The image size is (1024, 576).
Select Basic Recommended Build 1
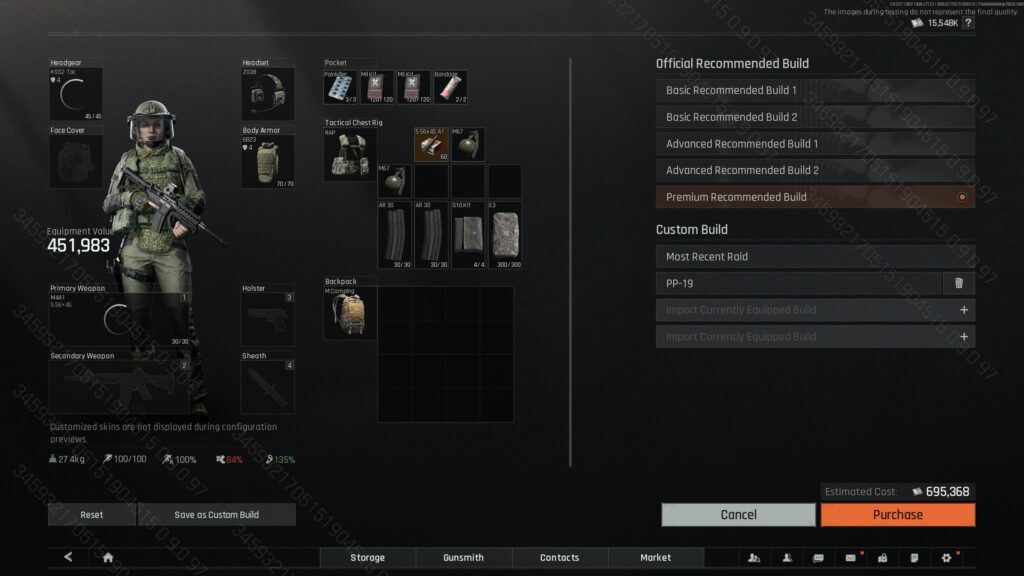click(x=814, y=90)
